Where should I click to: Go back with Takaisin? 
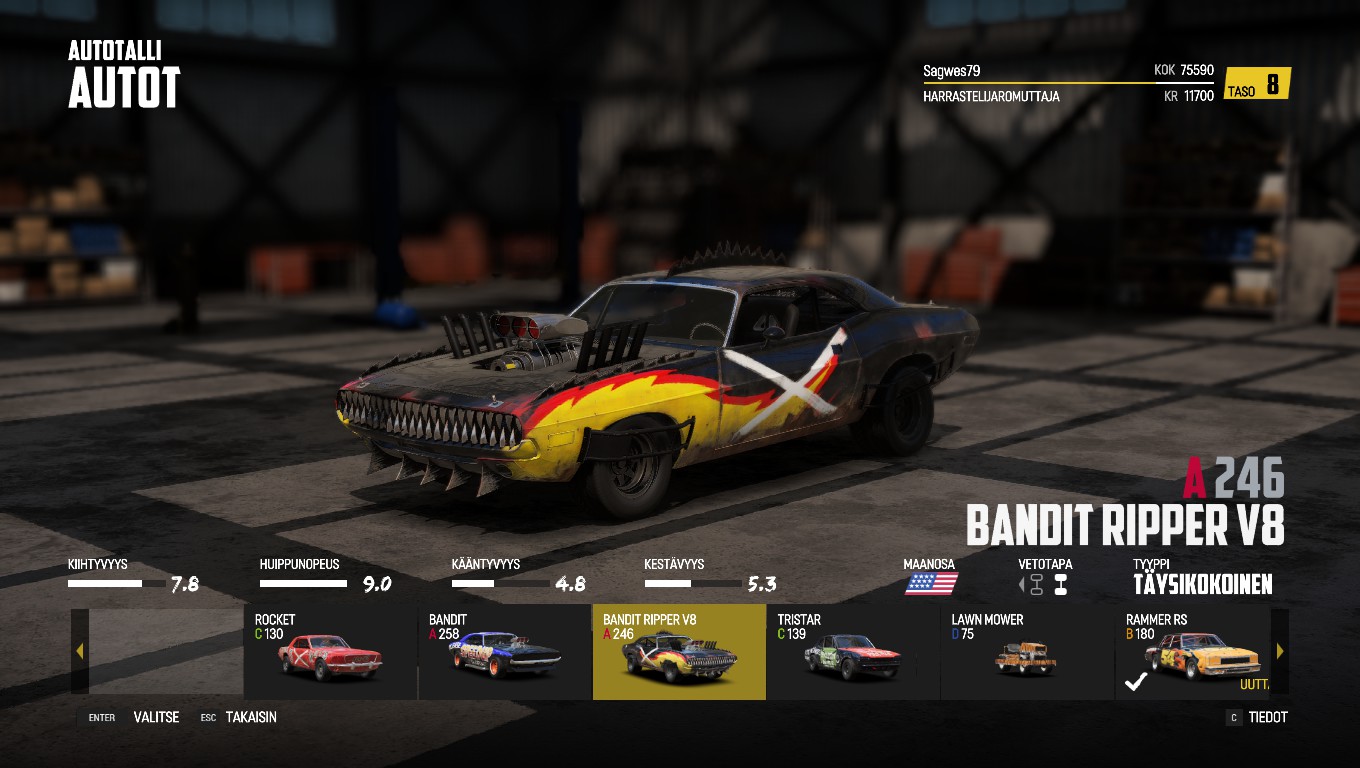(x=250, y=717)
